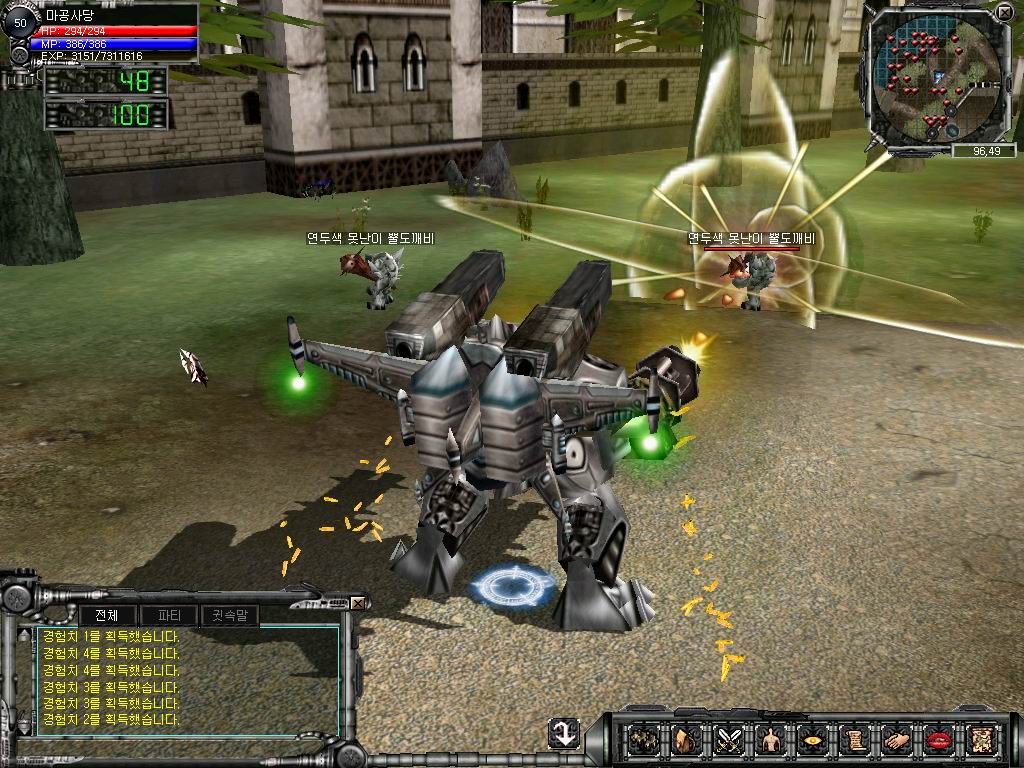Open the parchment scroll icon
The image size is (1024, 768).
coord(853,741)
